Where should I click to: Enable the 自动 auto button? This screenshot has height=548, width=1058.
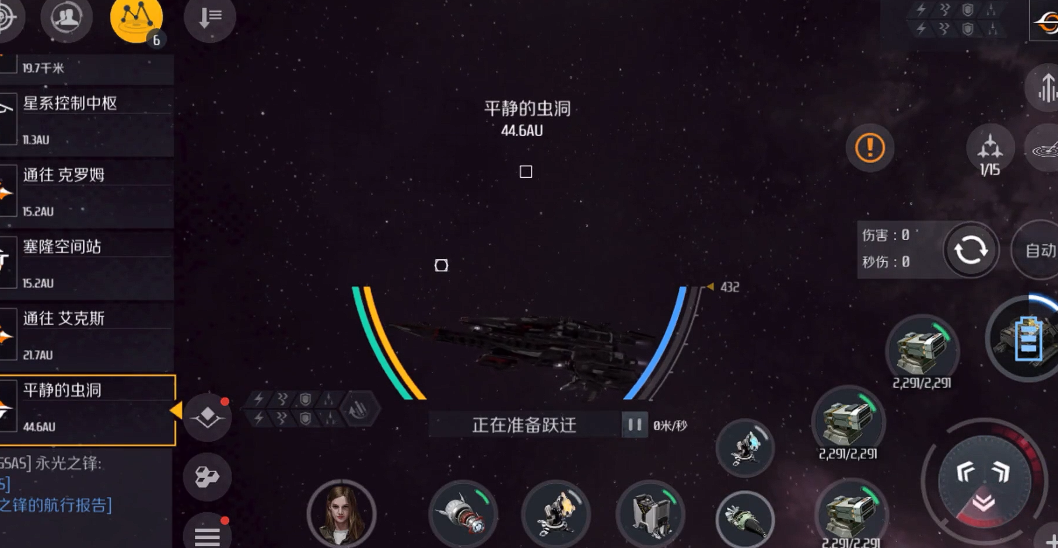click(x=1038, y=250)
